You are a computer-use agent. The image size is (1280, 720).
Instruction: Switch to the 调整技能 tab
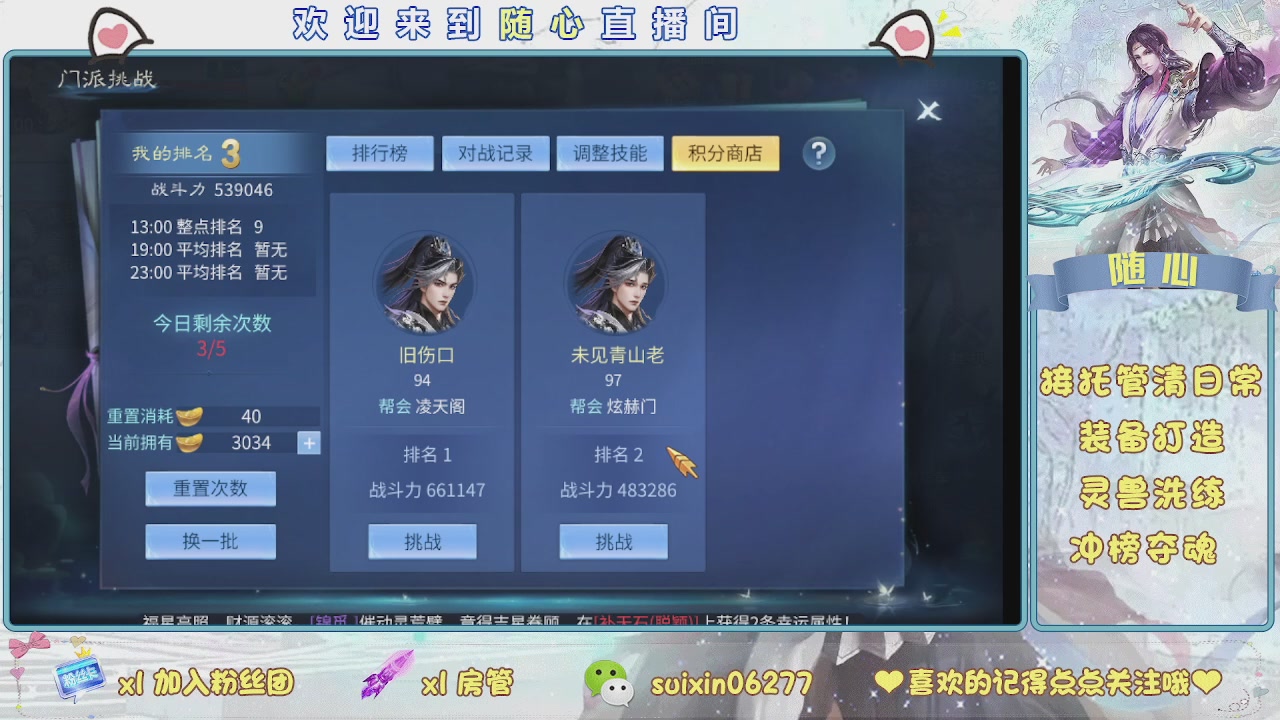pyautogui.click(x=611, y=153)
